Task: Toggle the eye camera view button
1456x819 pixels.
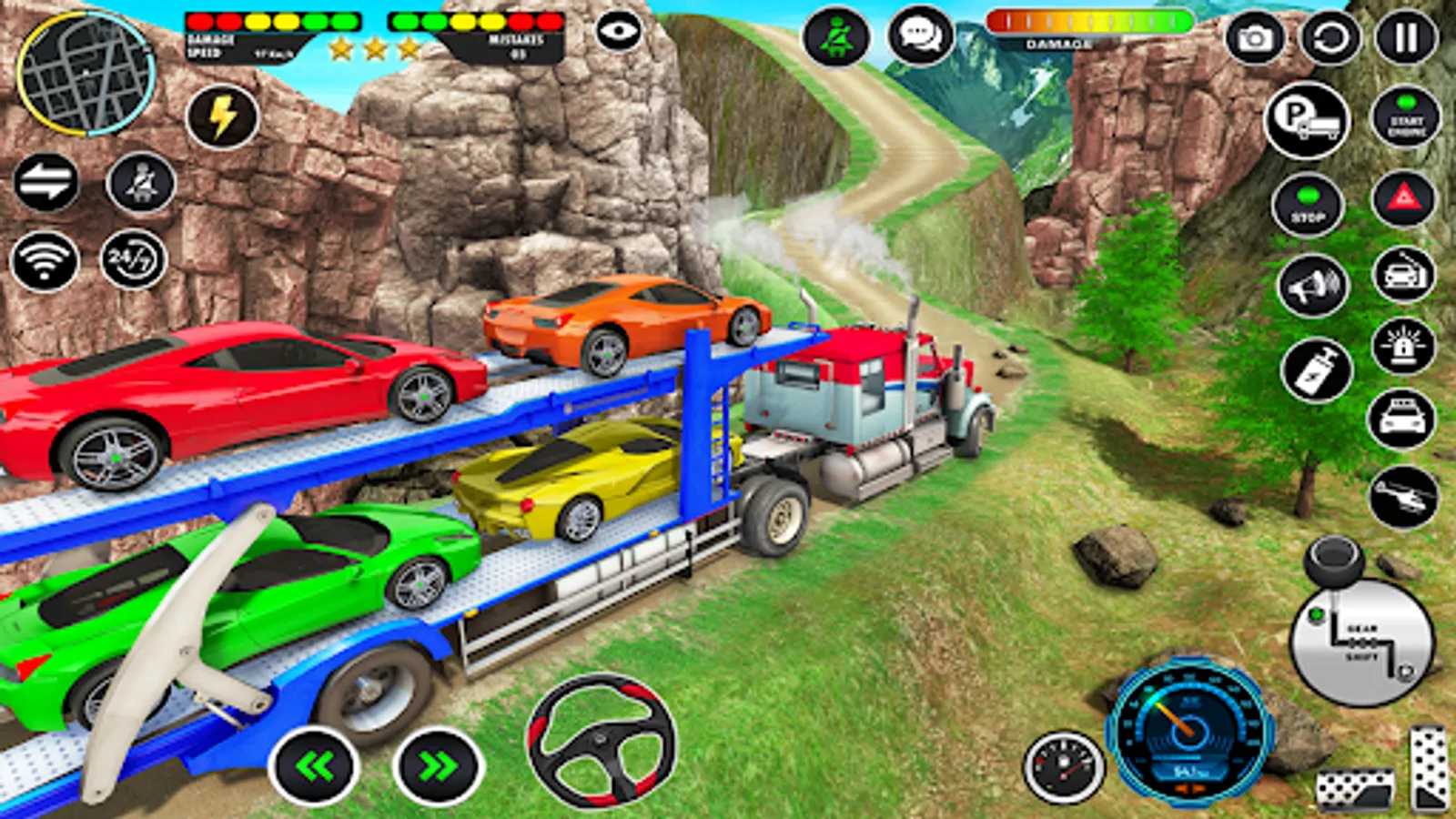Action: point(619,32)
